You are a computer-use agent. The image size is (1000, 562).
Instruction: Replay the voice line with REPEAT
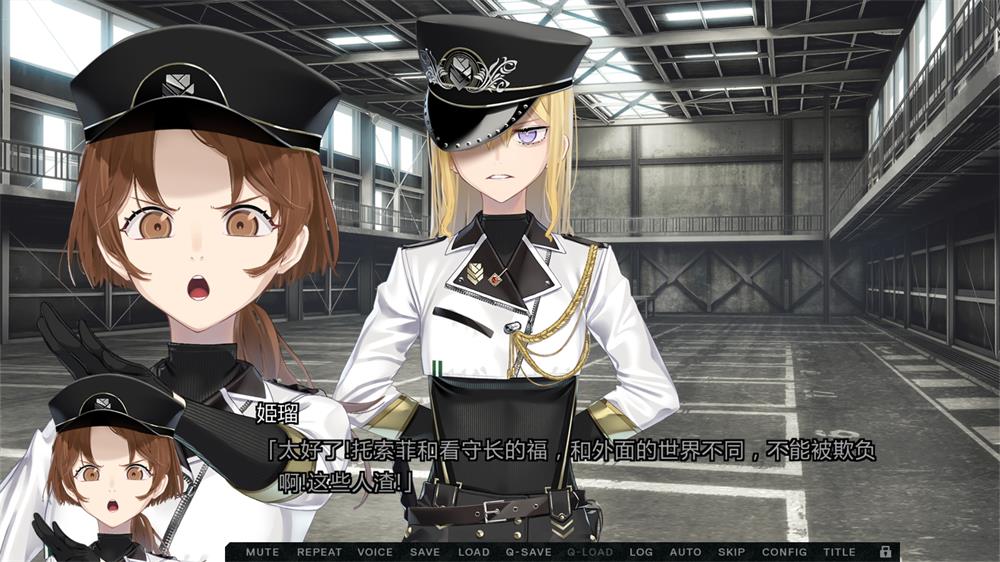(x=319, y=552)
